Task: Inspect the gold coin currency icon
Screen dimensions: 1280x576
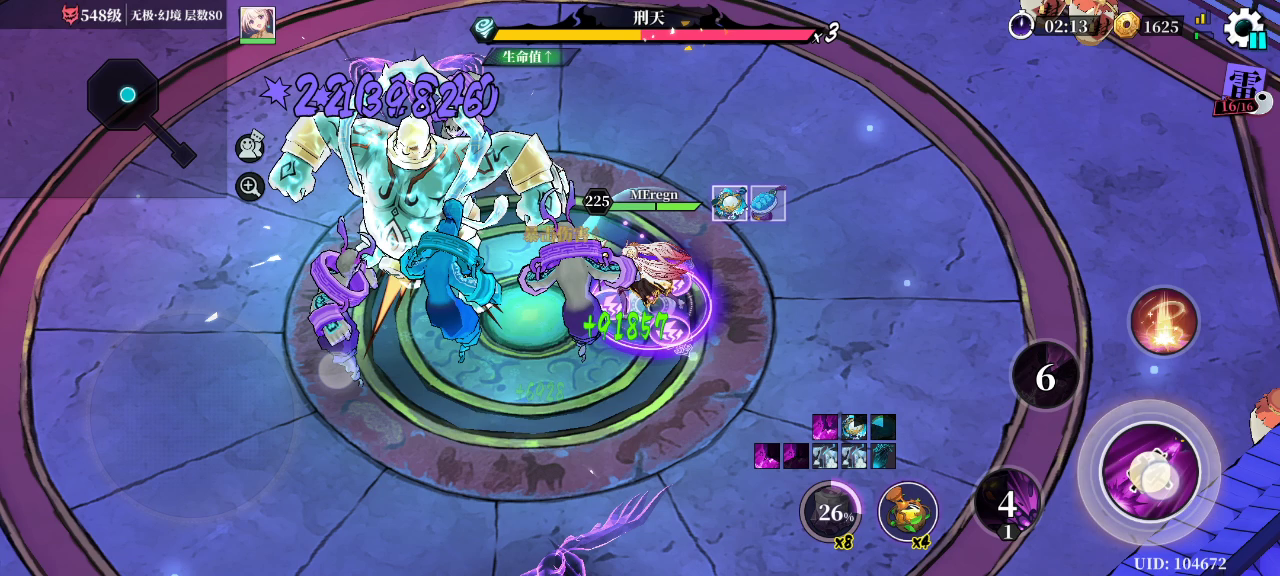Action: tap(1127, 26)
